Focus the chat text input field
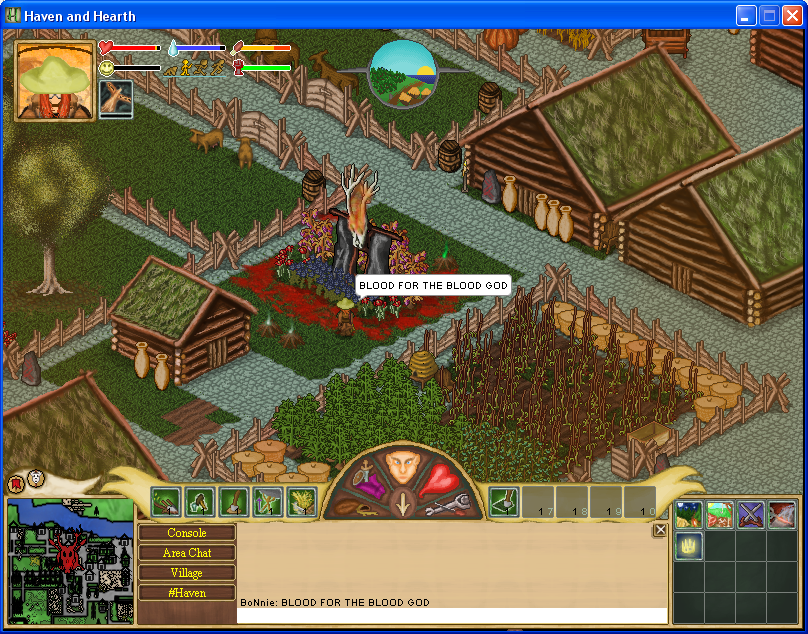 [x=452, y=615]
